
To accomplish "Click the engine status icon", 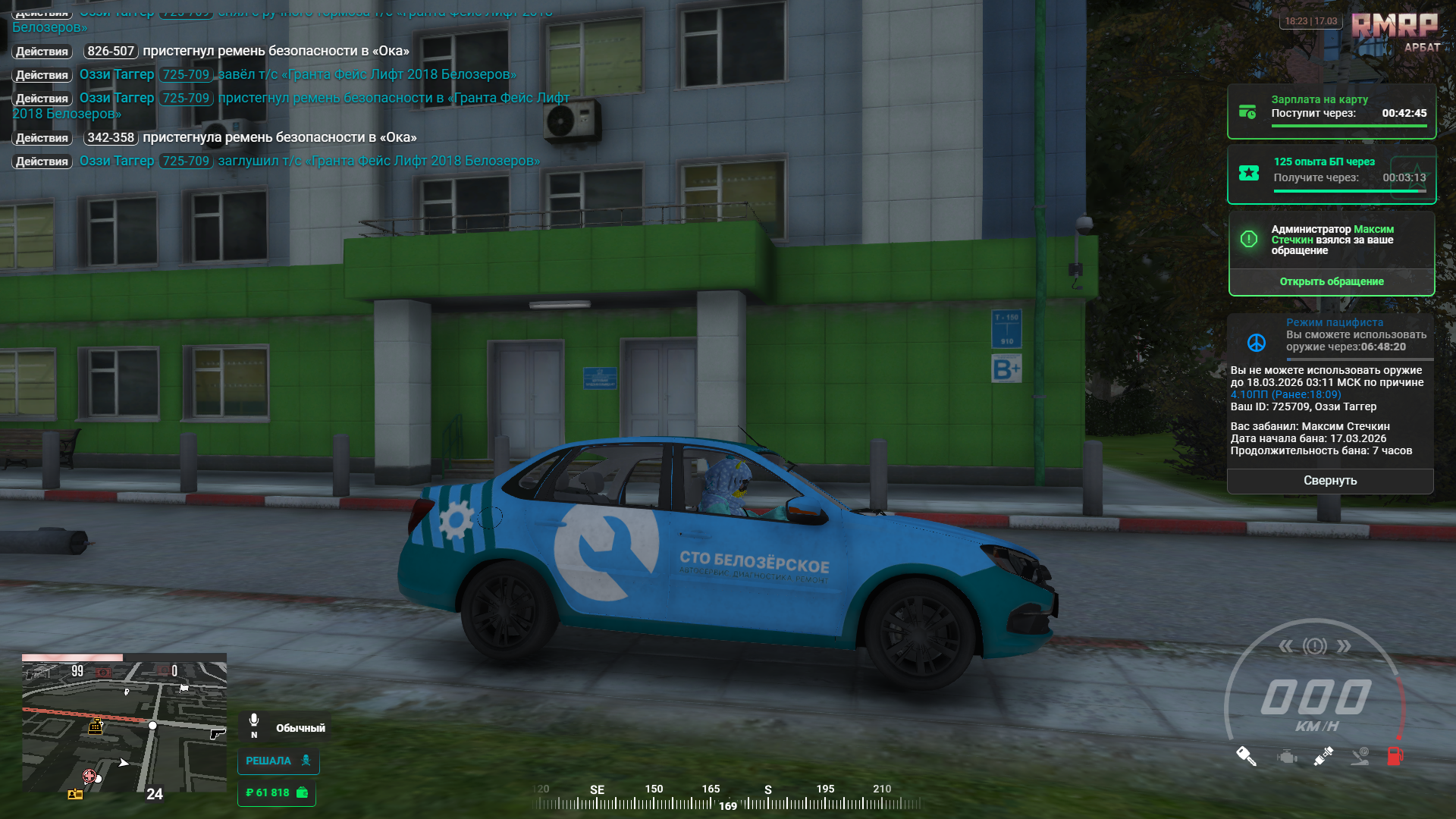I will click(x=1287, y=757).
